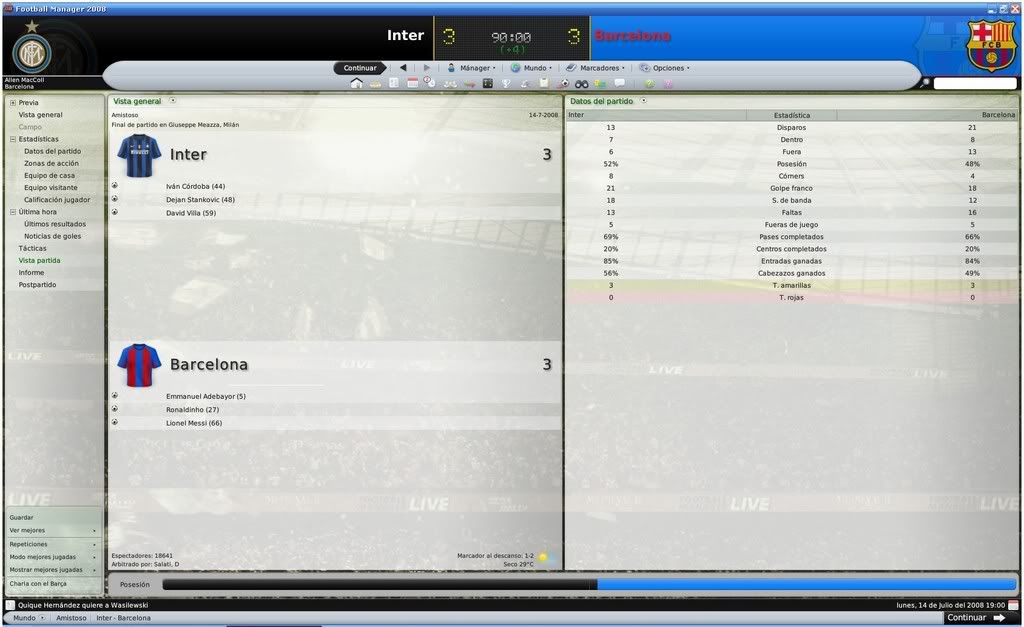This screenshot has width=1024, height=627.
Task: Choose Guardar to save the game
Action: point(21,517)
